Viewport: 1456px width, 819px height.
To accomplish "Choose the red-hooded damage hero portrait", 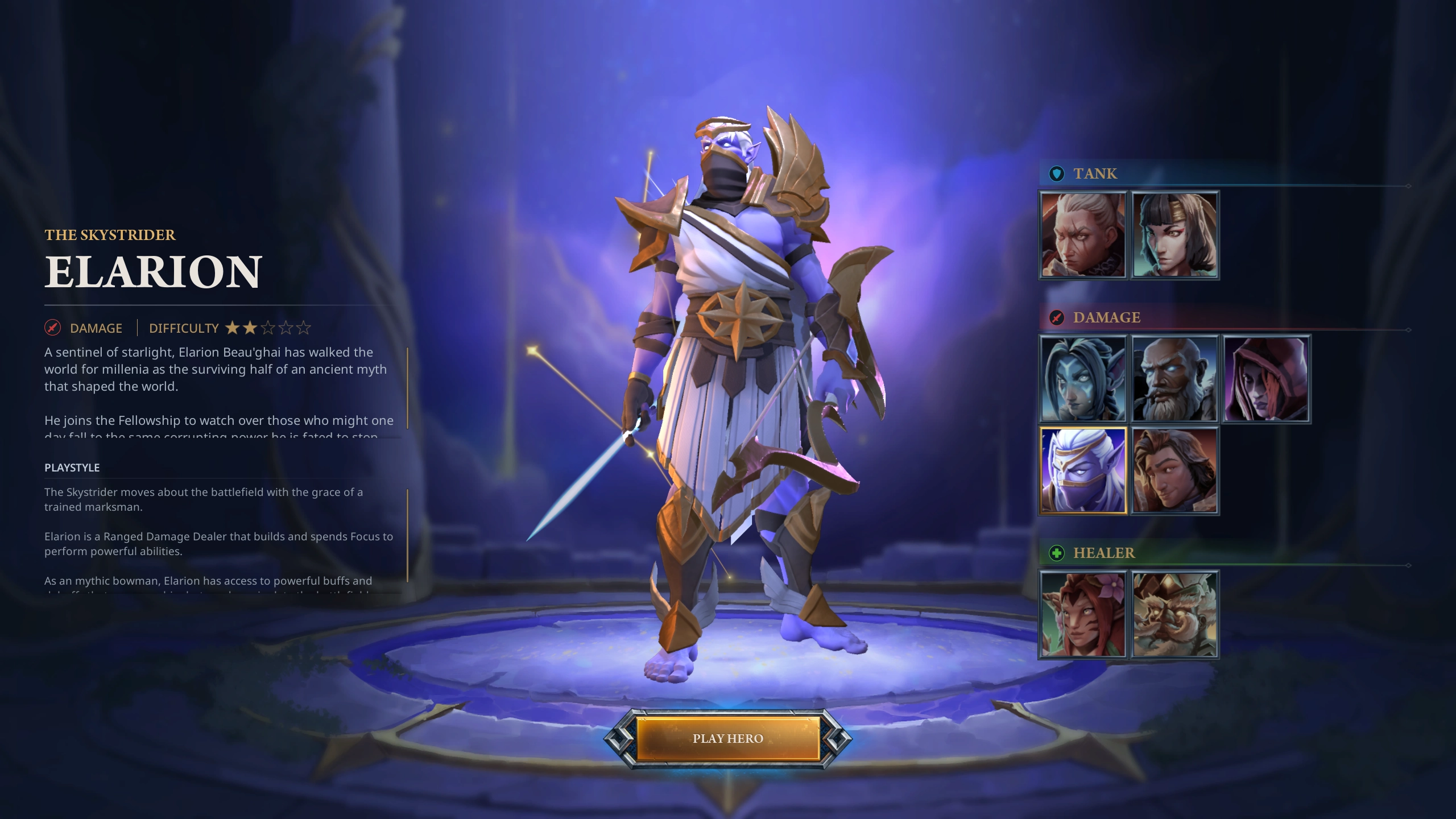I will click(x=1266, y=379).
